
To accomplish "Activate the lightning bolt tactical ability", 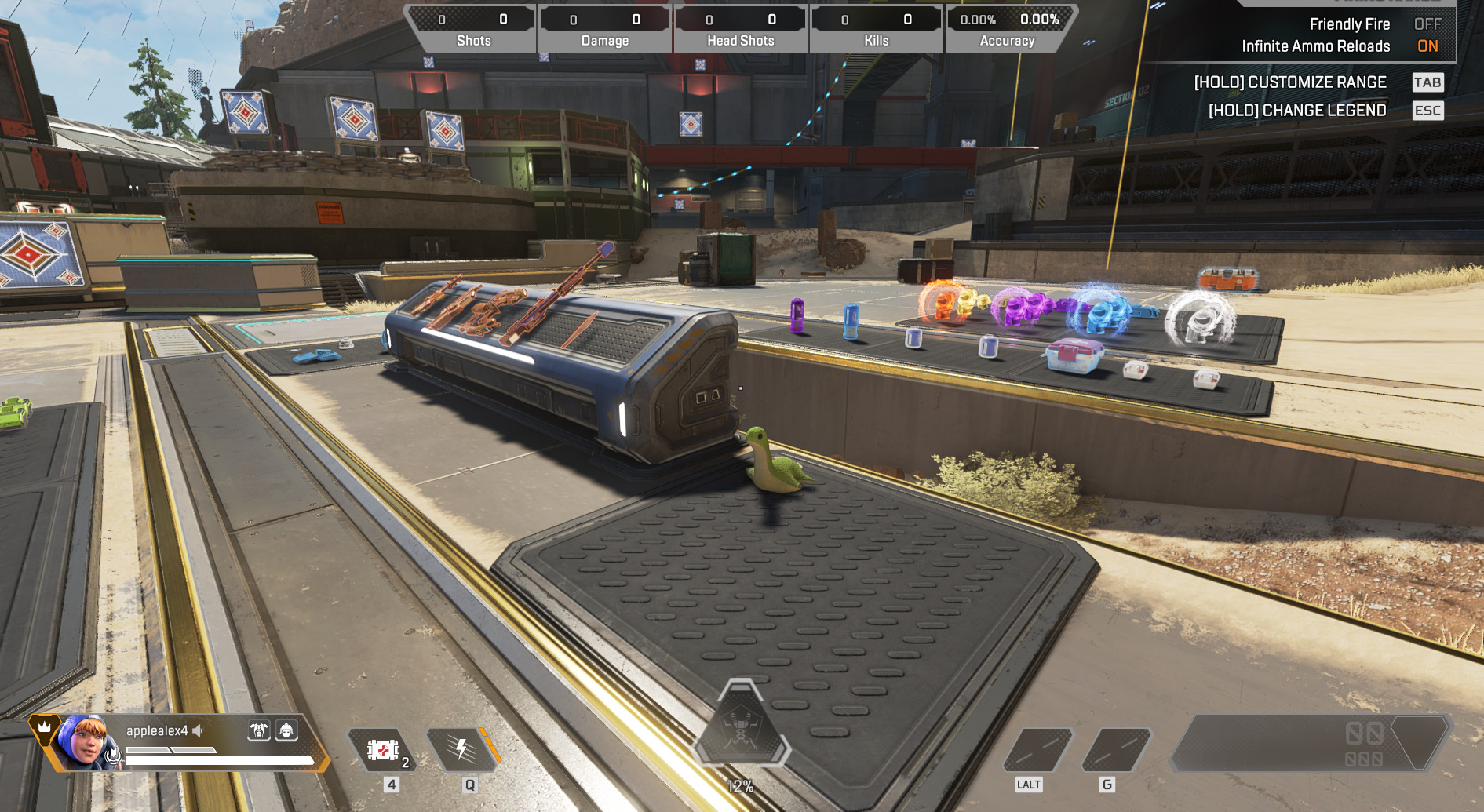I will tap(462, 750).
